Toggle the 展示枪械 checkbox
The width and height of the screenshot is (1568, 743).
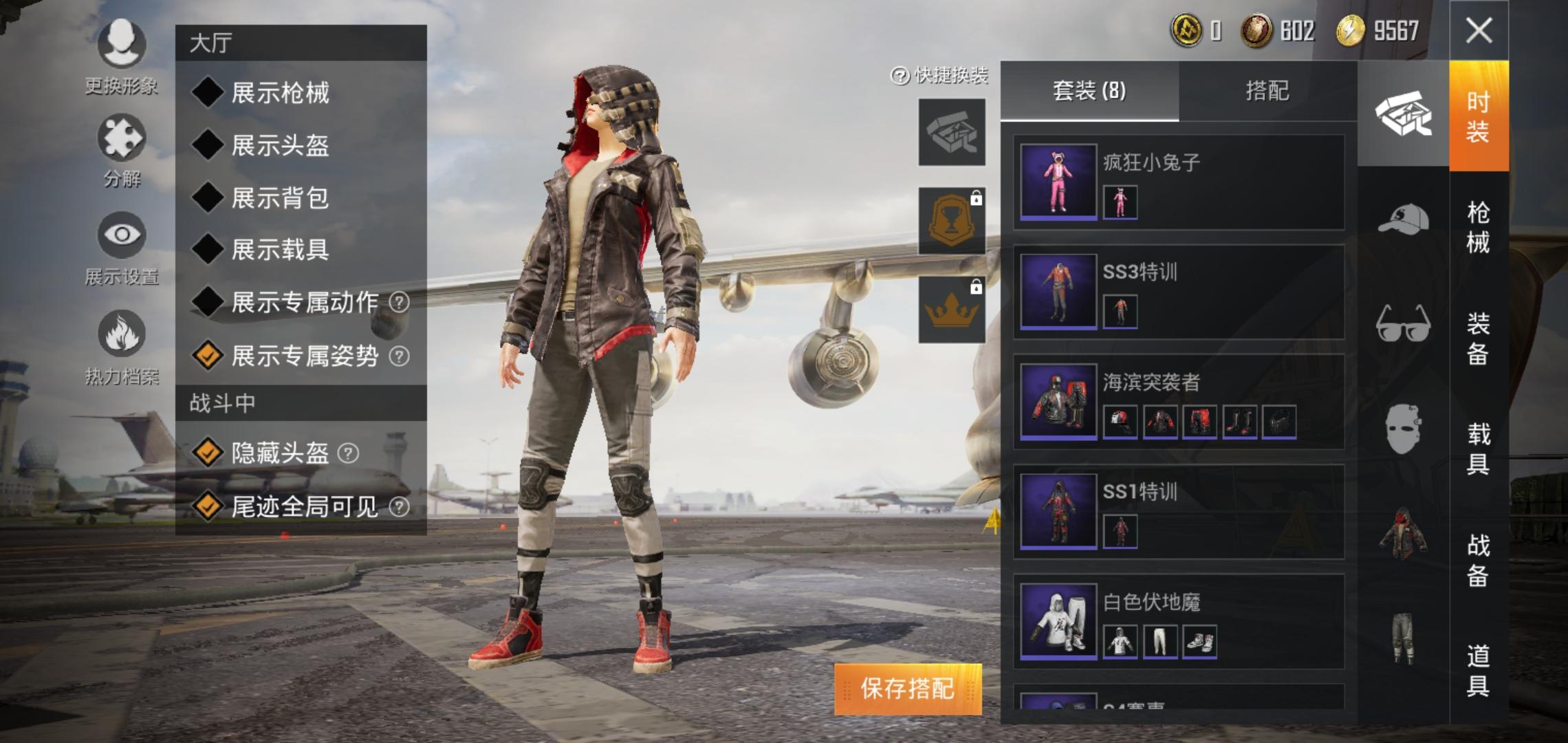pos(208,92)
